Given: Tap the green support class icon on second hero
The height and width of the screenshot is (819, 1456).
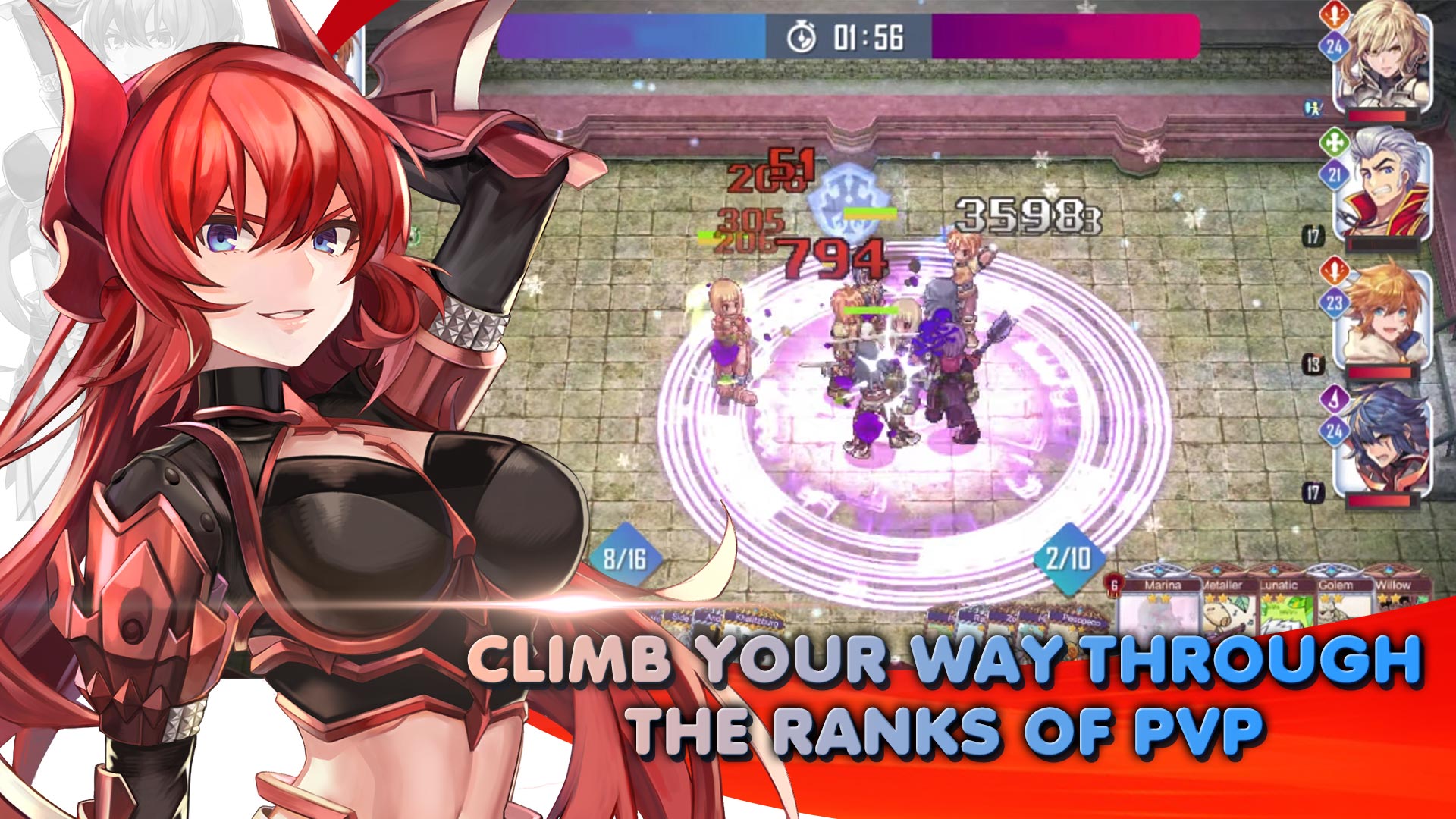Looking at the screenshot, I should (x=1334, y=141).
